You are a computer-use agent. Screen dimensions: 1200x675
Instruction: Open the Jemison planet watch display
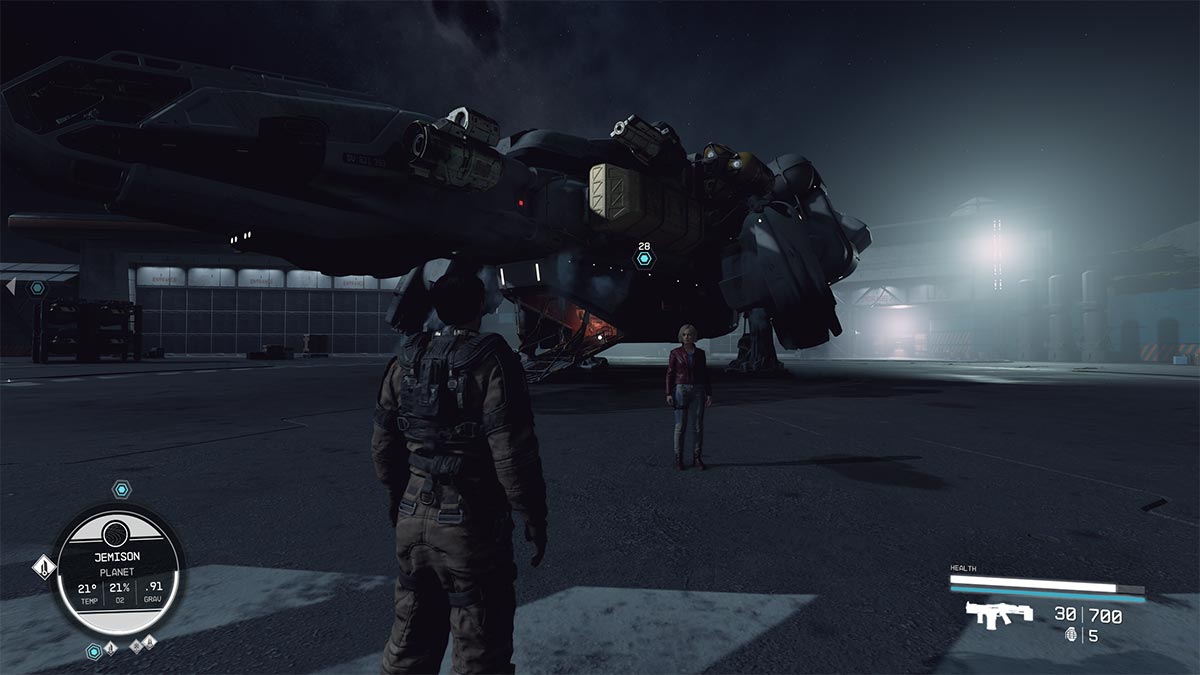(117, 569)
